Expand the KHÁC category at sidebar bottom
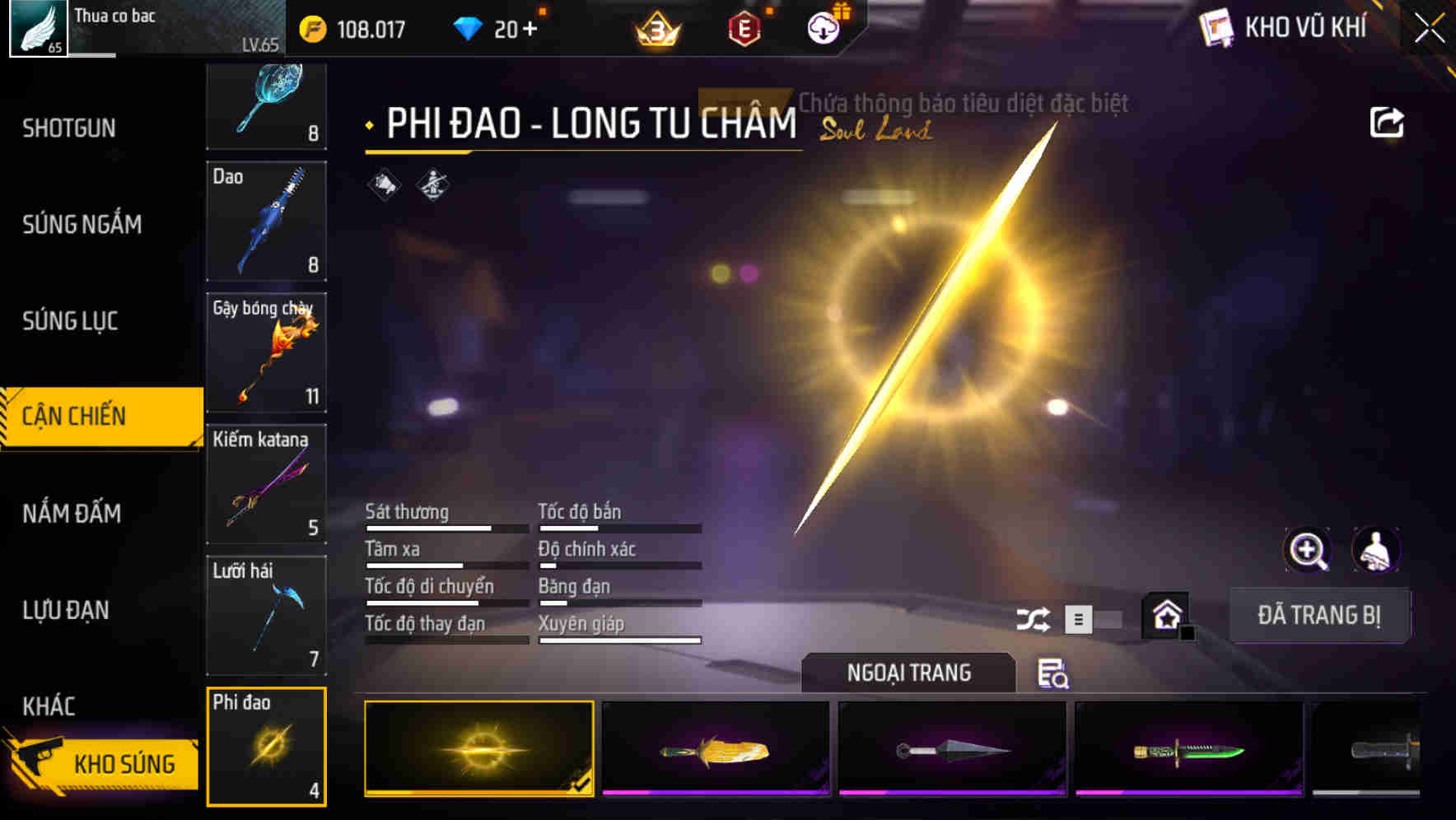The image size is (1456, 820). pos(48,706)
